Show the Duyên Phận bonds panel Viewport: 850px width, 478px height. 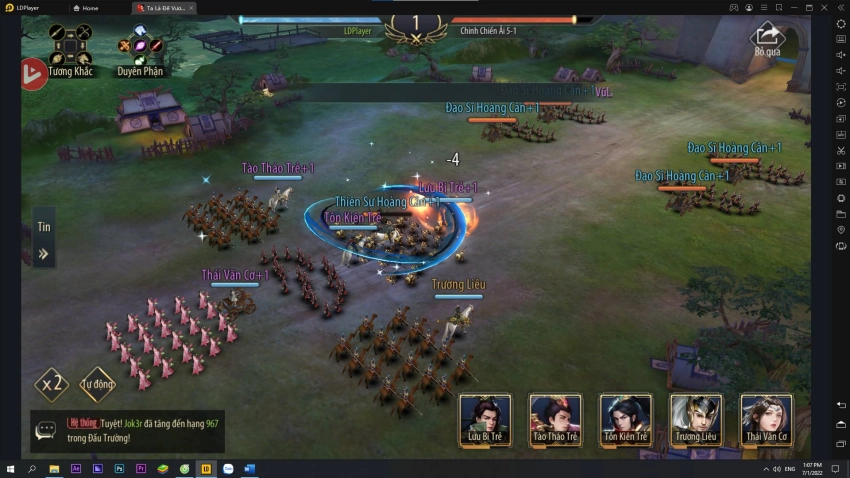140,50
